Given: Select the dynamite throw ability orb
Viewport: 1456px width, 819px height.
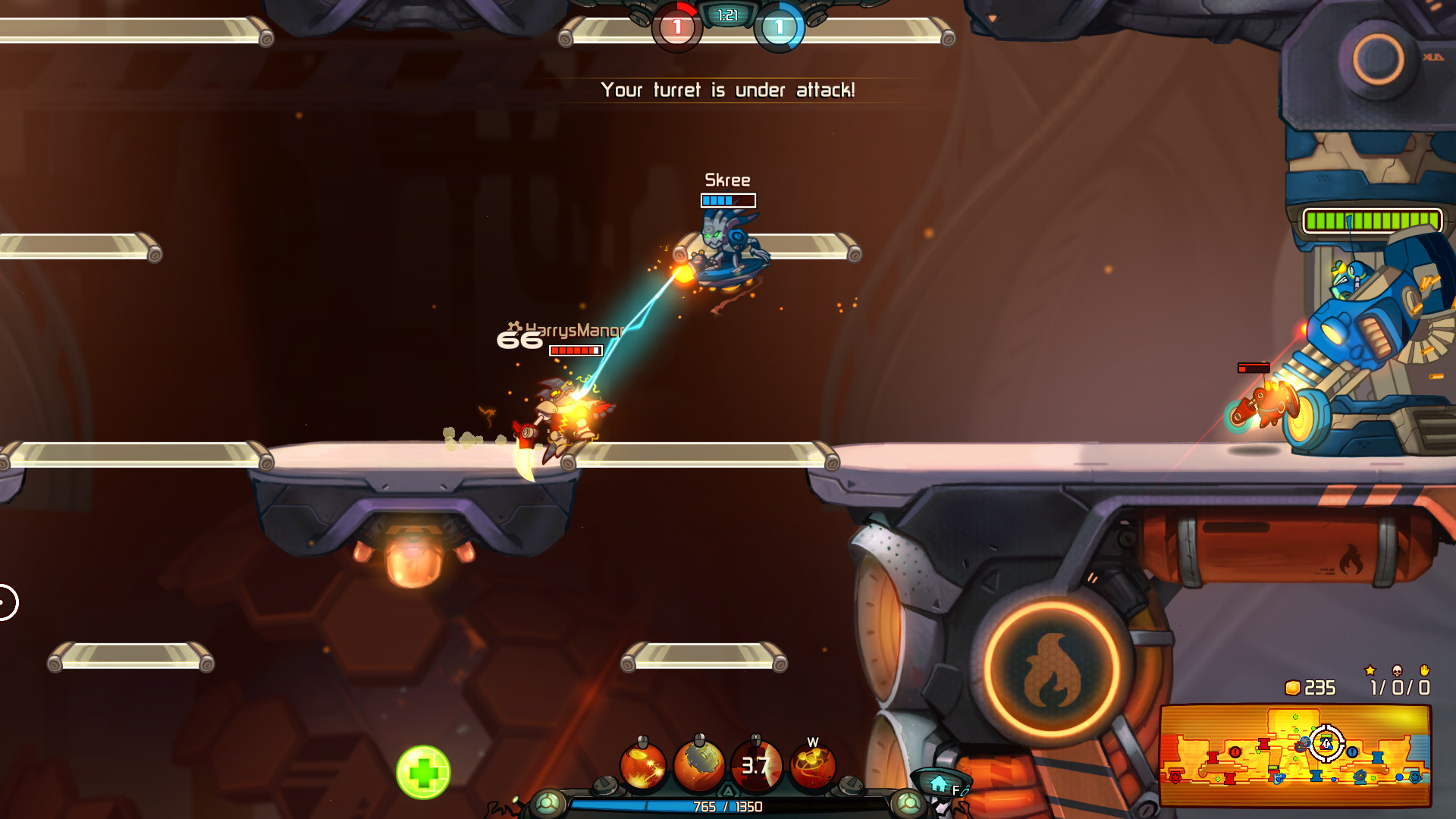Looking at the screenshot, I should [x=643, y=764].
